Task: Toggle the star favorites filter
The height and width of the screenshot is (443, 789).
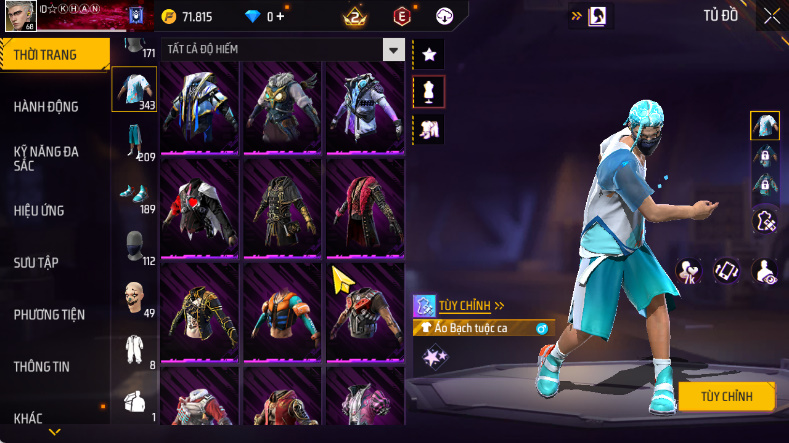Action: point(429,53)
